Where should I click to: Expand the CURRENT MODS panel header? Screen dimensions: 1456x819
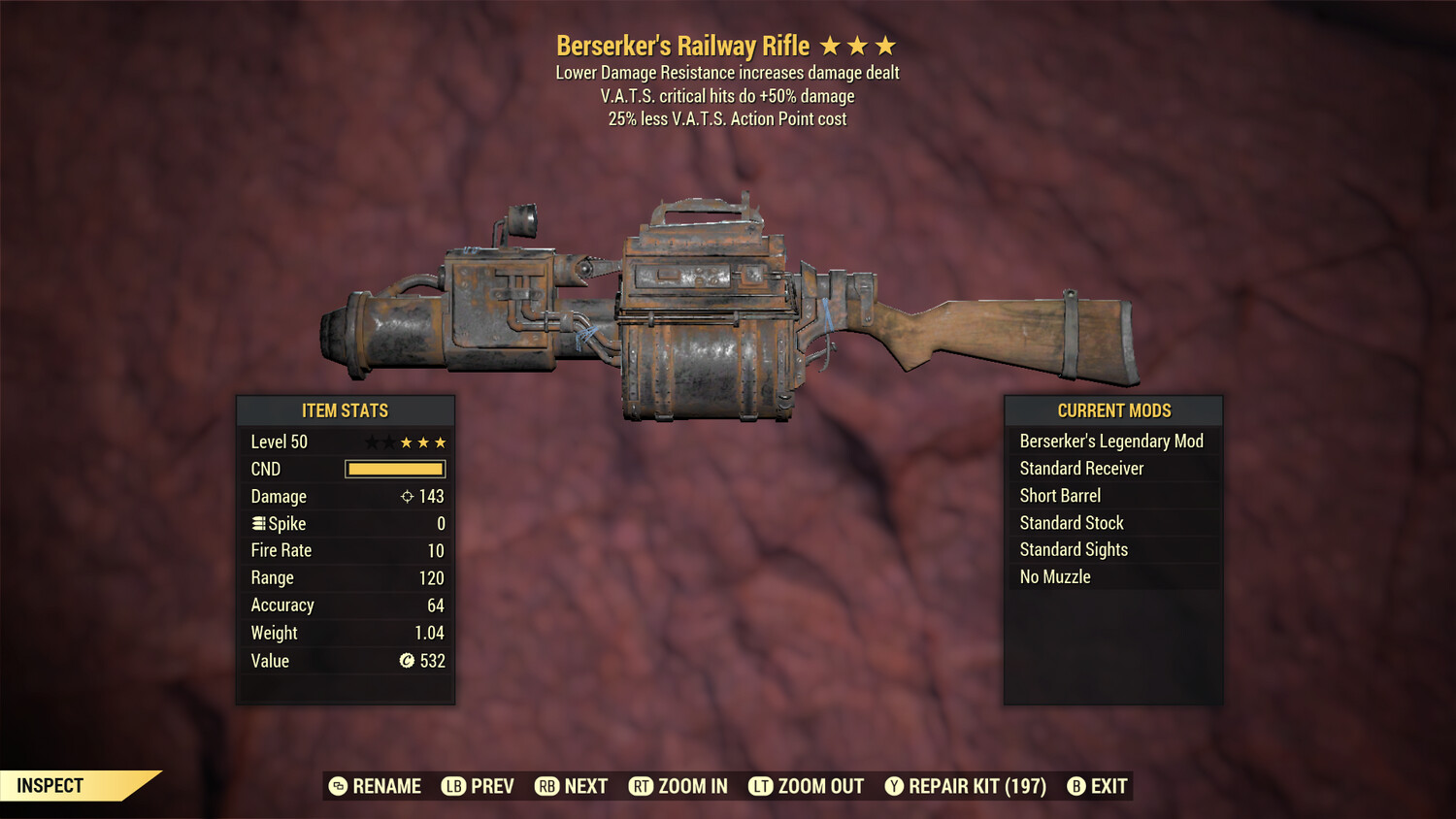coord(1113,410)
